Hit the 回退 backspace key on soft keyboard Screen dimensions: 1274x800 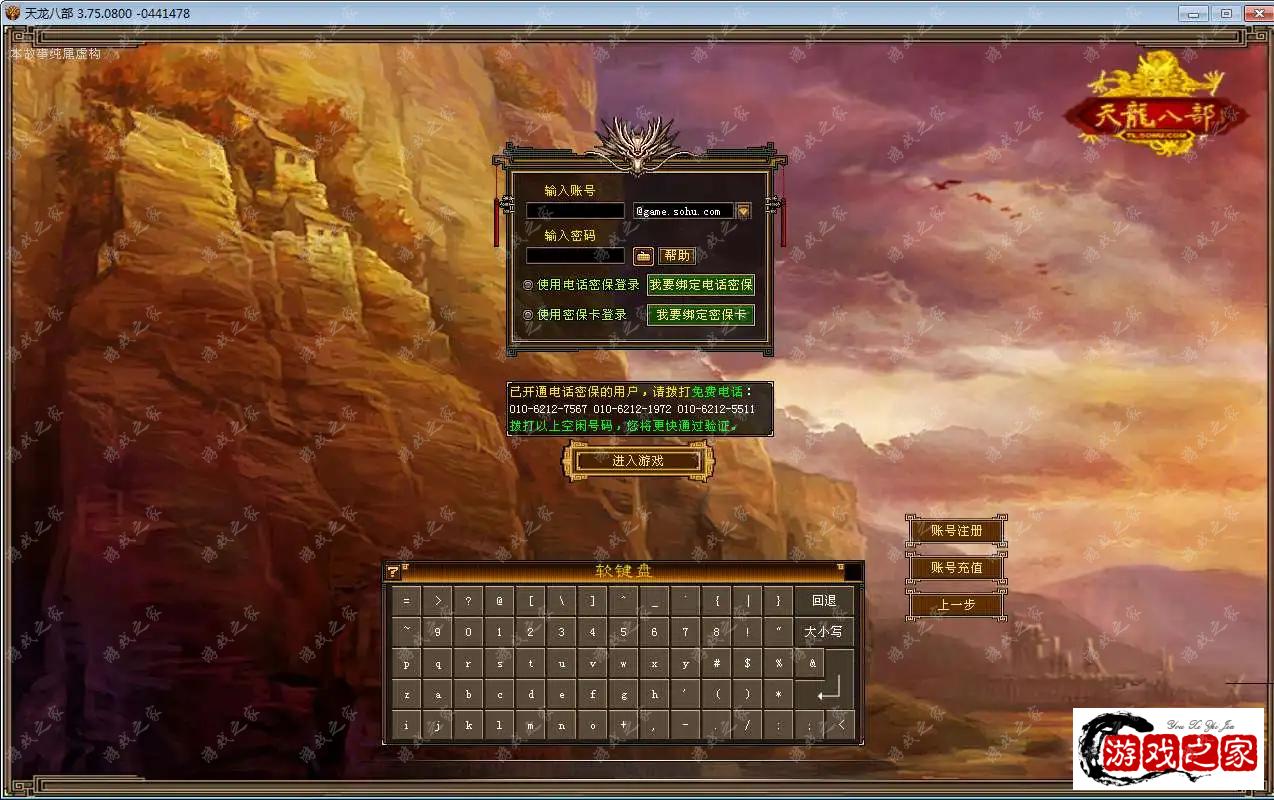[x=824, y=601]
